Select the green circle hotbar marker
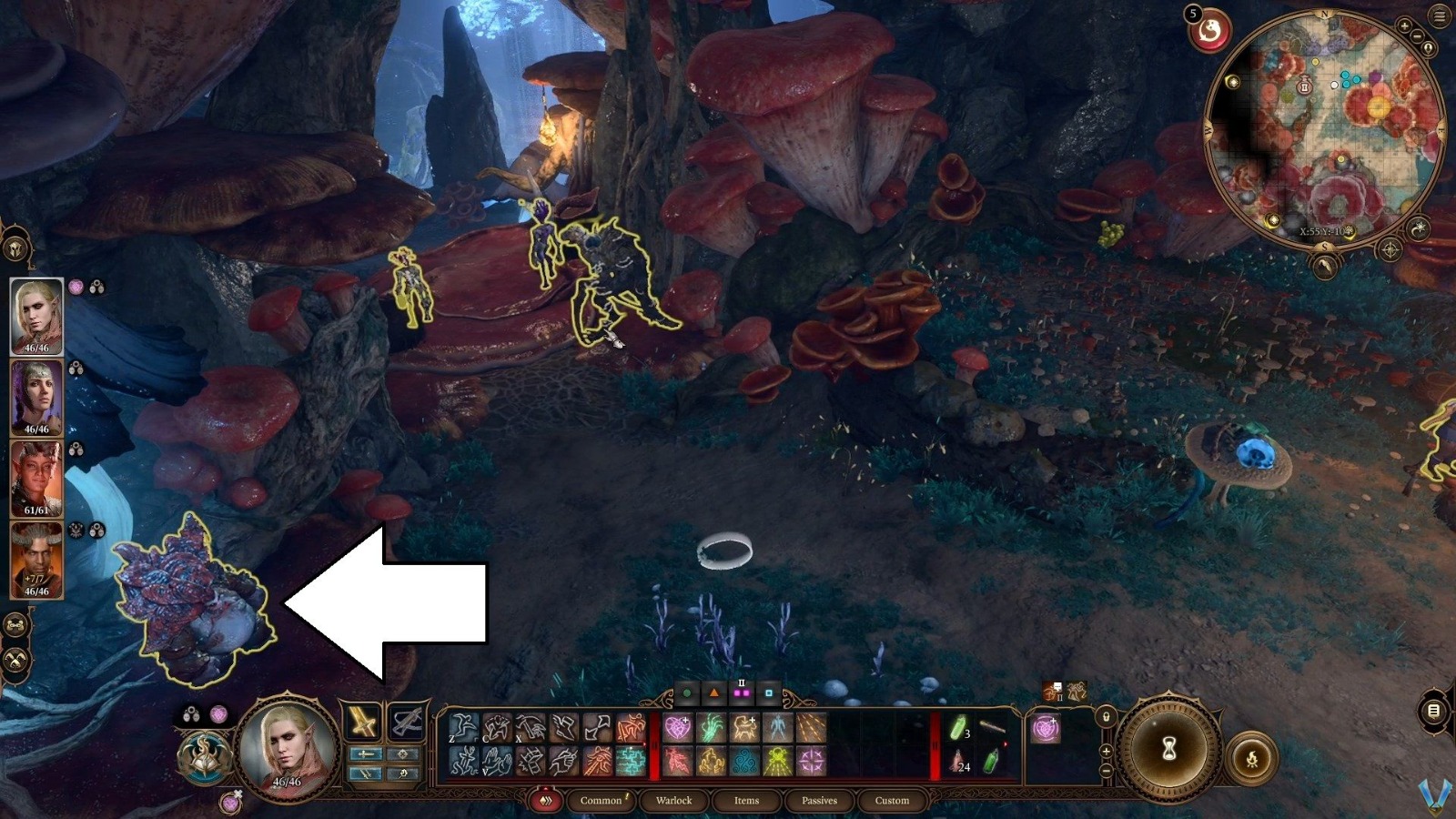The image size is (1456, 819). [686, 691]
